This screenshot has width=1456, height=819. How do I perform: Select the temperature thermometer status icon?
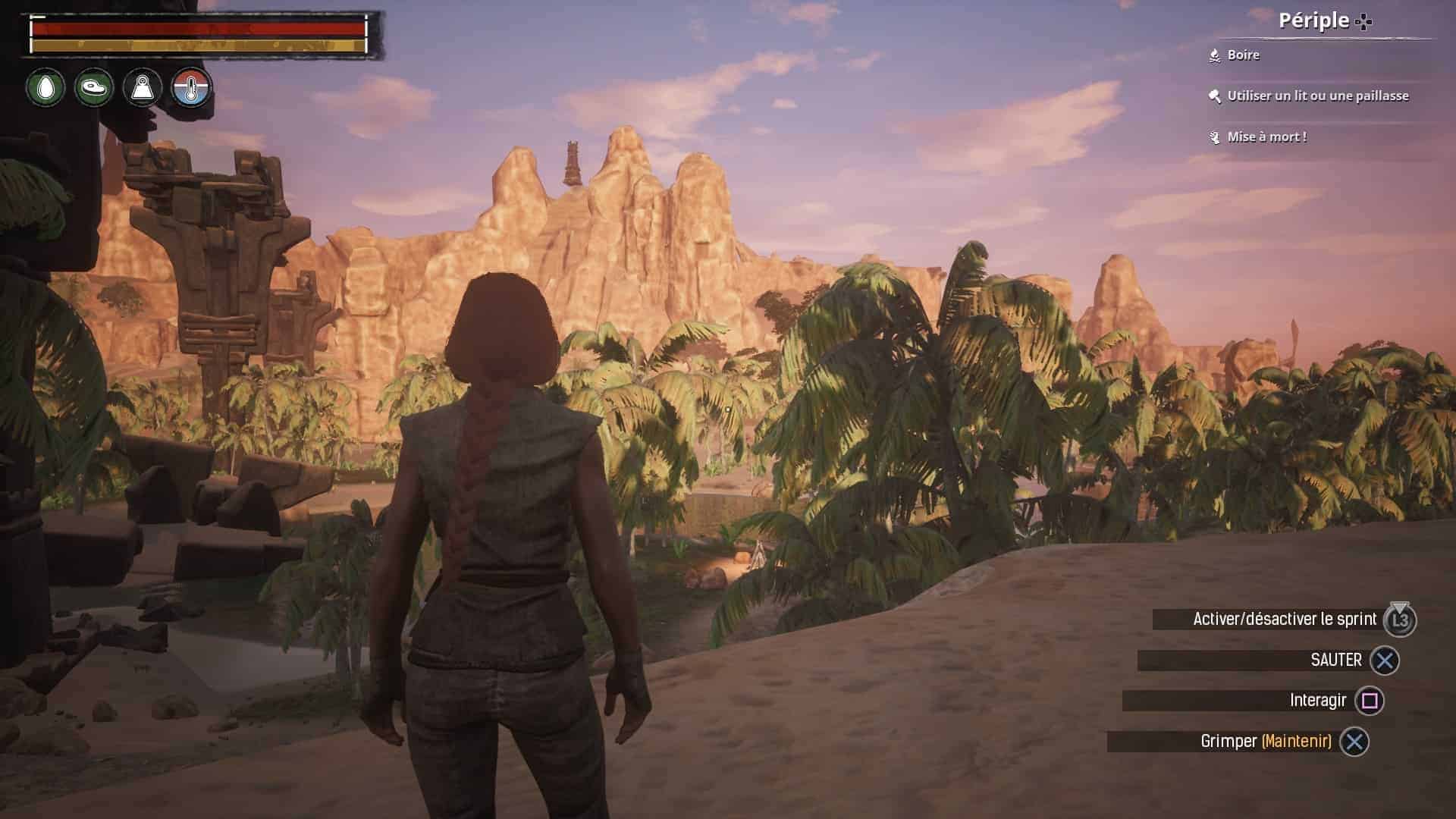pos(191,87)
